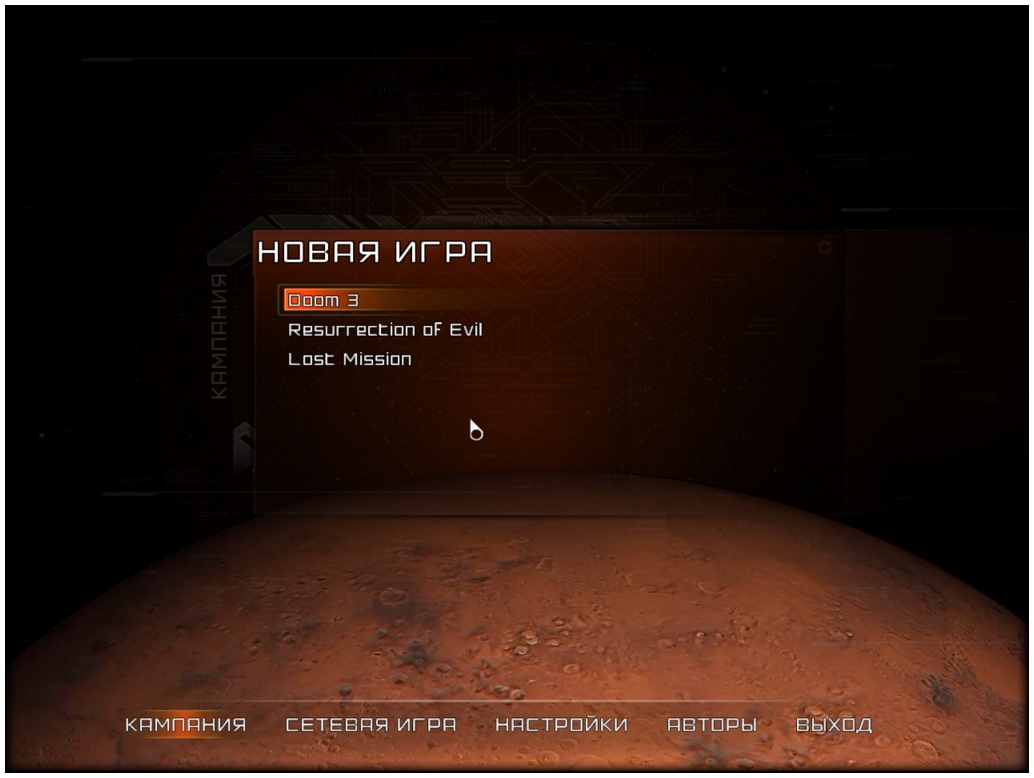
Task: Open the Кампания tab in the bottom bar
Action: (185, 725)
